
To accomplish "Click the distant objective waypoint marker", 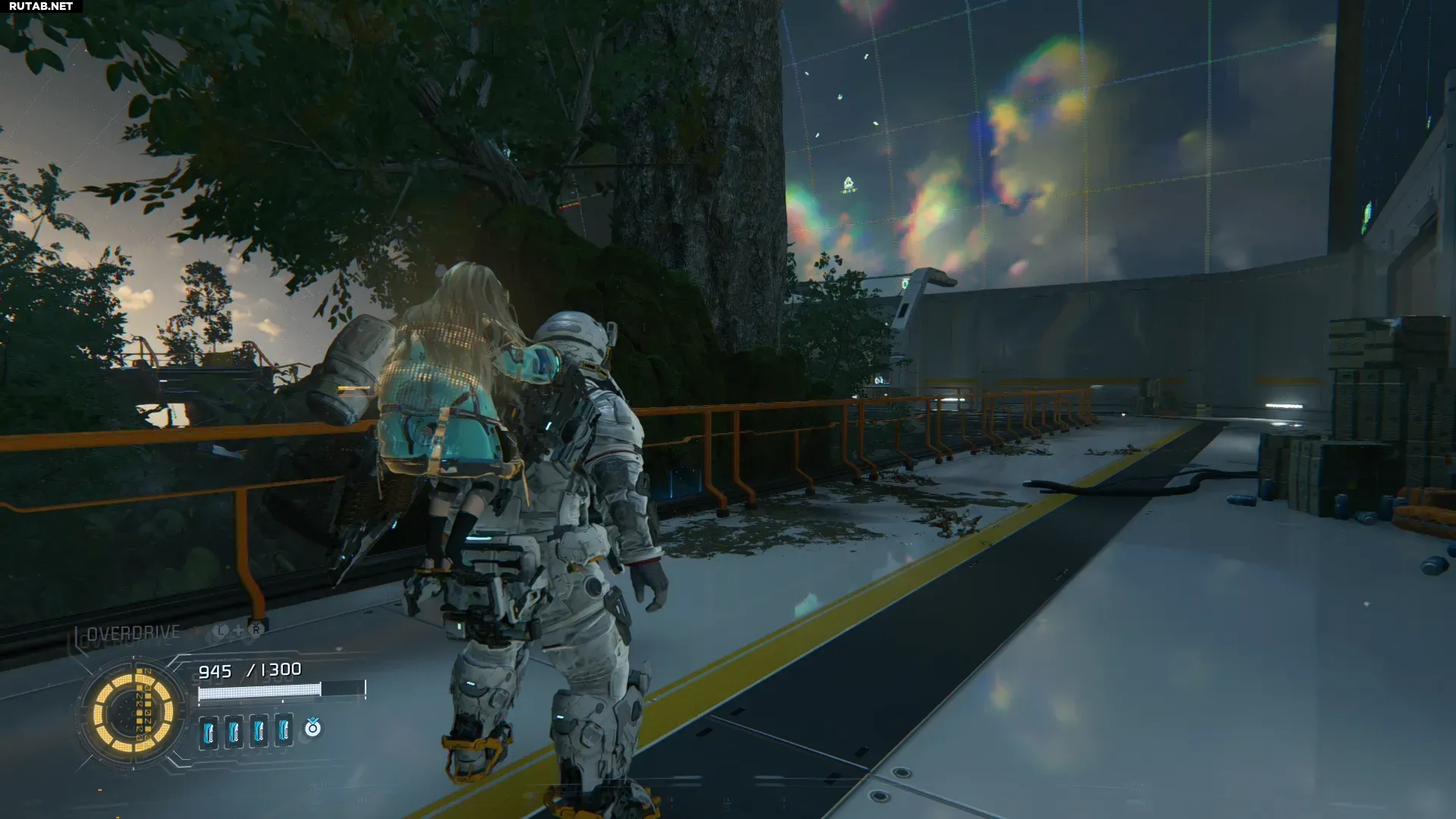I will click(849, 184).
